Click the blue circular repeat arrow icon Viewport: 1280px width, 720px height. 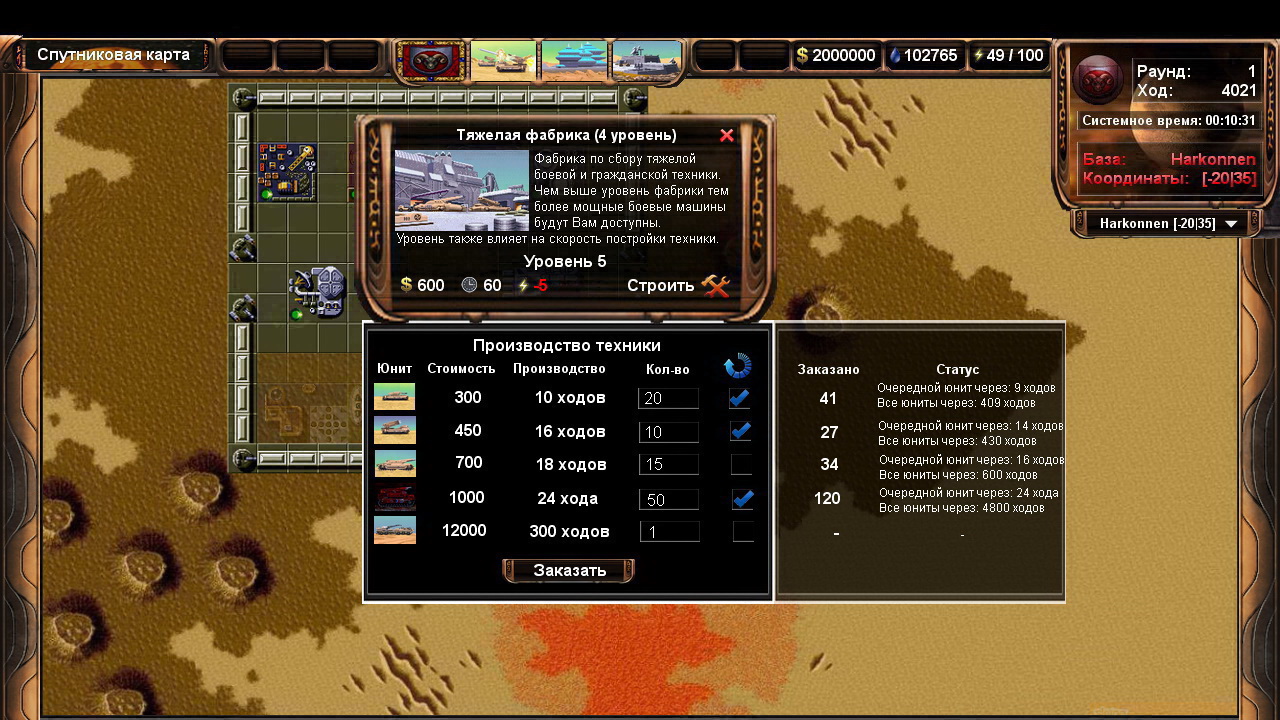[x=737, y=367]
